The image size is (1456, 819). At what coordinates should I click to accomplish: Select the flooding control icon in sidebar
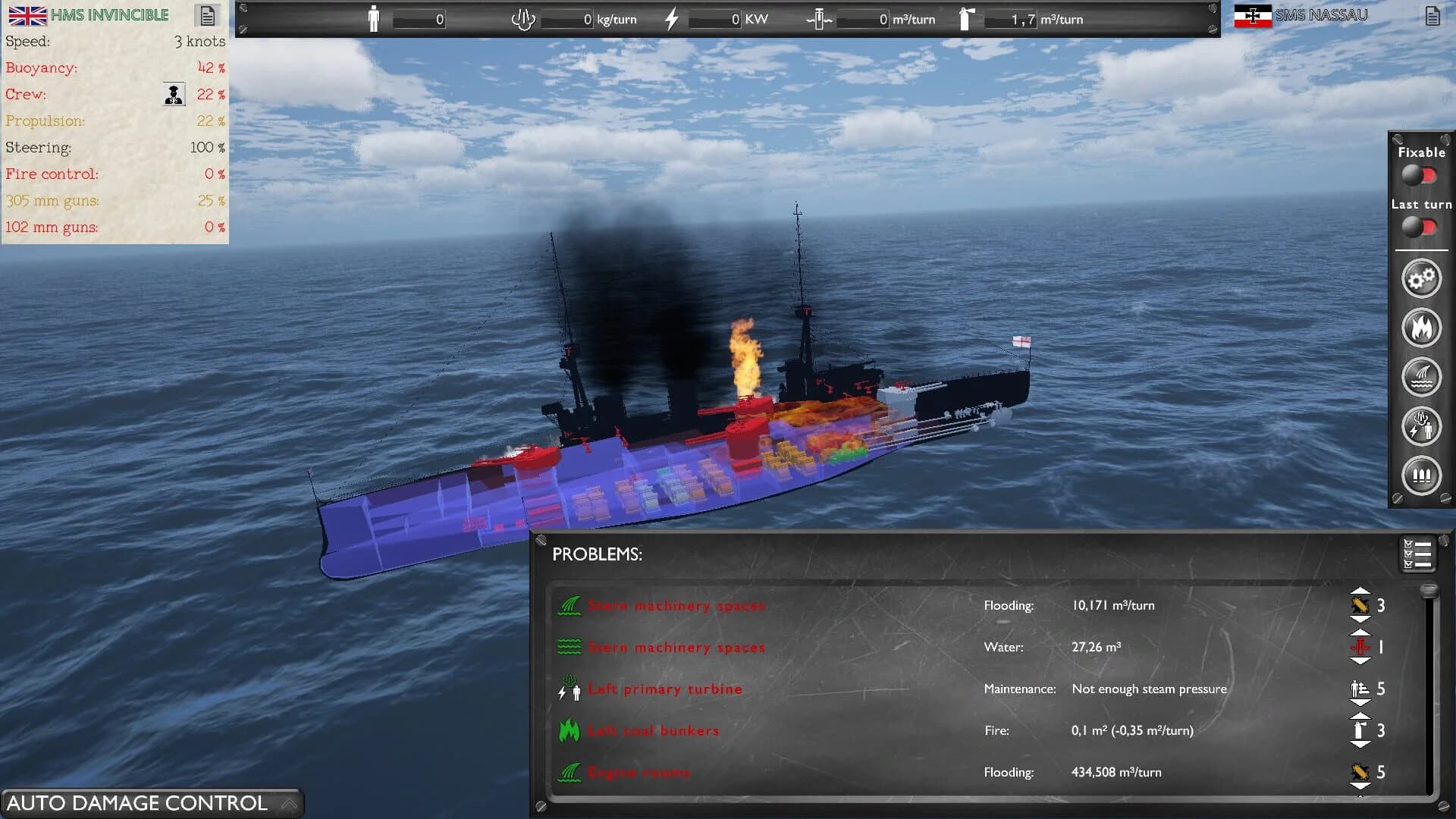tap(1422, 377)
